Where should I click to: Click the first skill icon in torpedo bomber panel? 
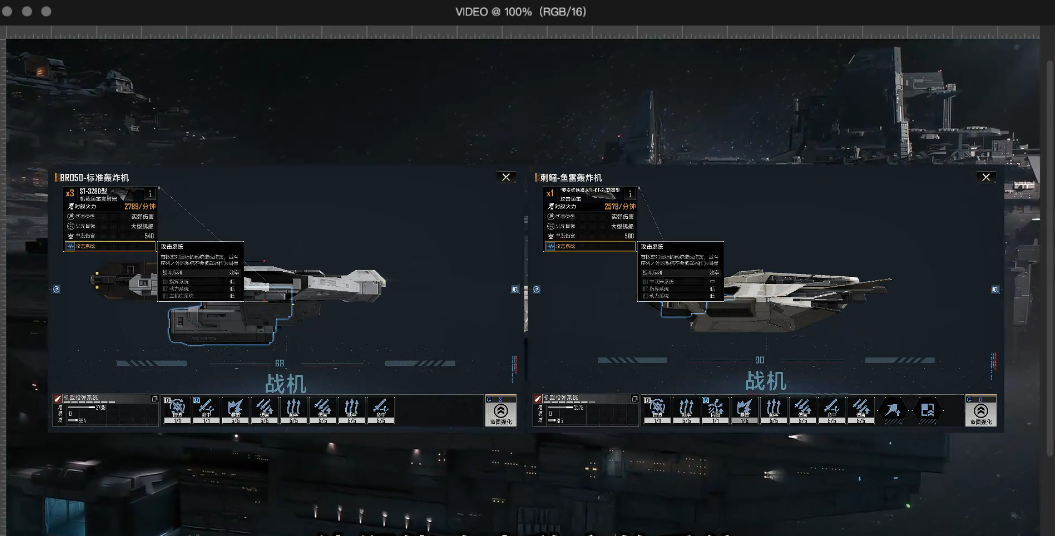pyautogui.click(x=658, y=408)
